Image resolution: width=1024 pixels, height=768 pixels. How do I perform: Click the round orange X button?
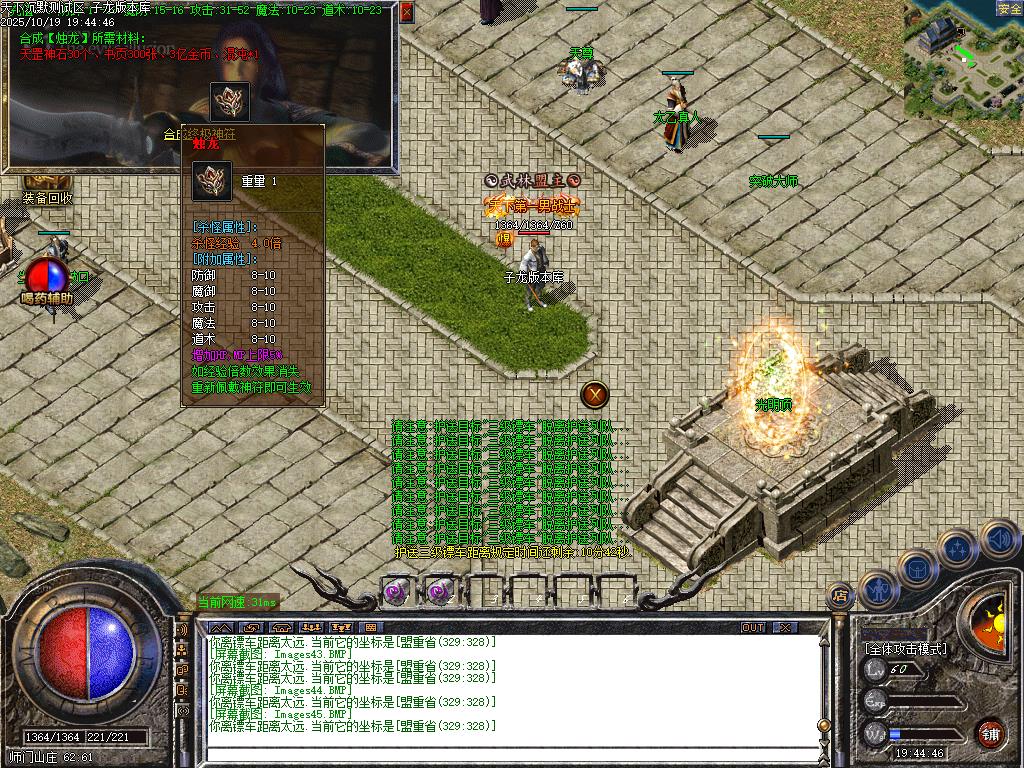[x=596, y=395]
